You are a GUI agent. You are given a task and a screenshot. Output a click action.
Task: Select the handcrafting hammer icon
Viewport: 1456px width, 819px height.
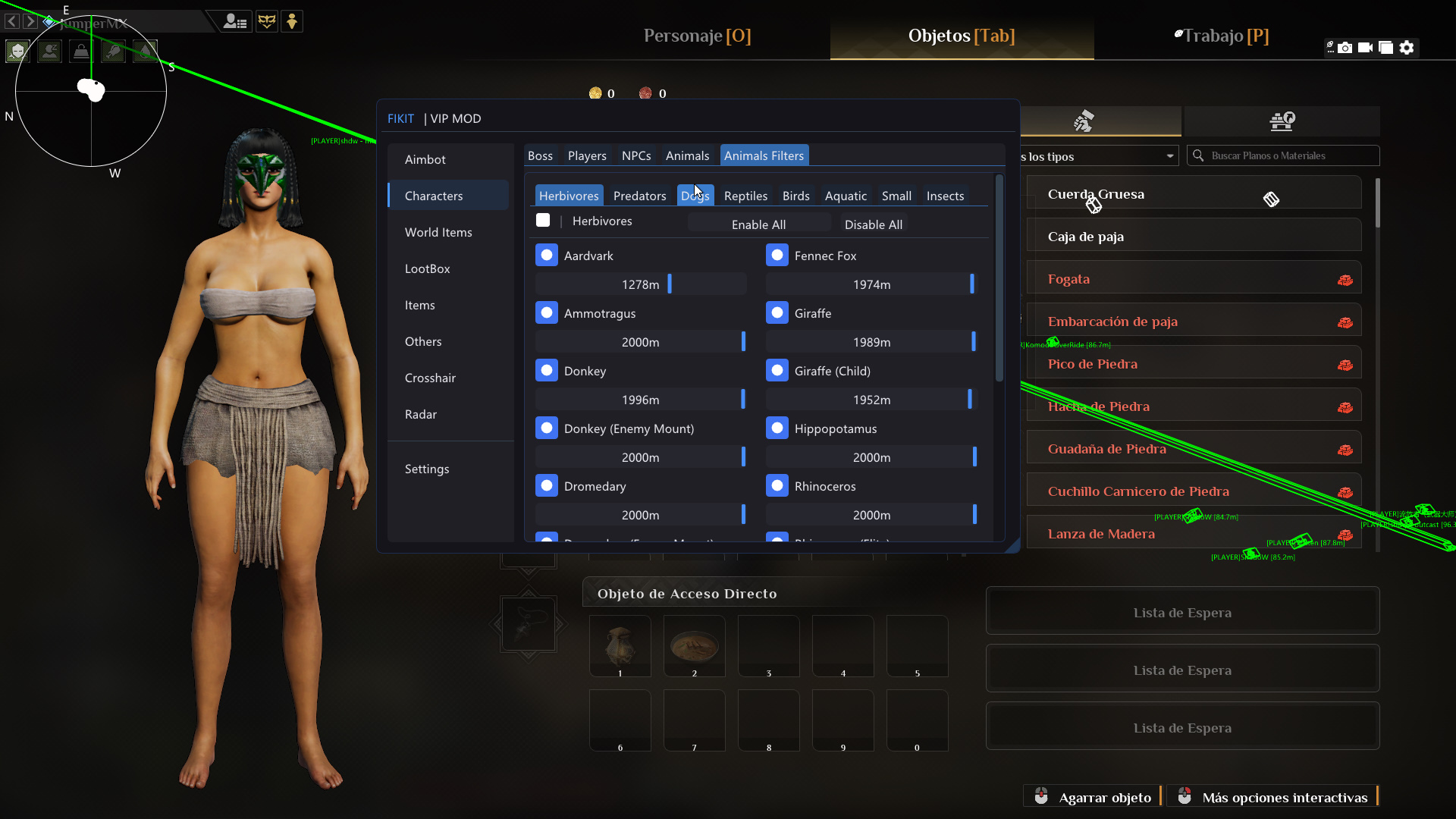tap(1084, 121)
